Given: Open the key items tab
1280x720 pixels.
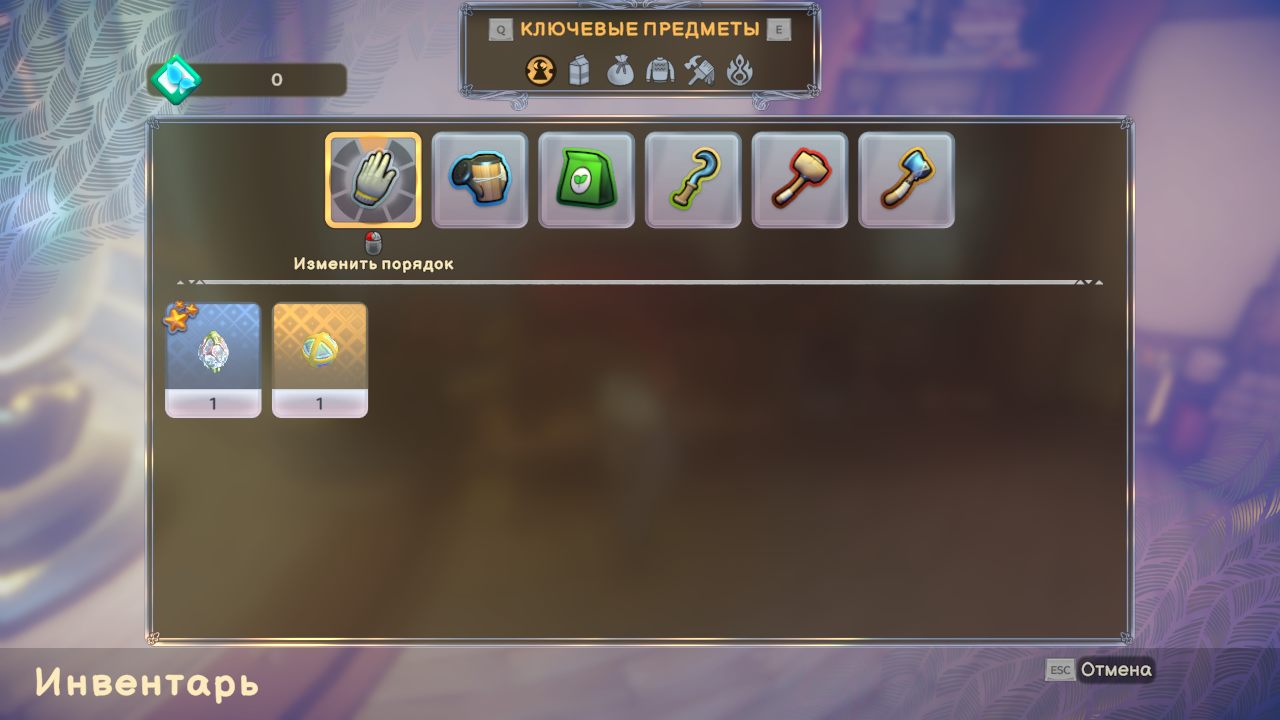Looking at the screenshot, I should coord(540,71).
